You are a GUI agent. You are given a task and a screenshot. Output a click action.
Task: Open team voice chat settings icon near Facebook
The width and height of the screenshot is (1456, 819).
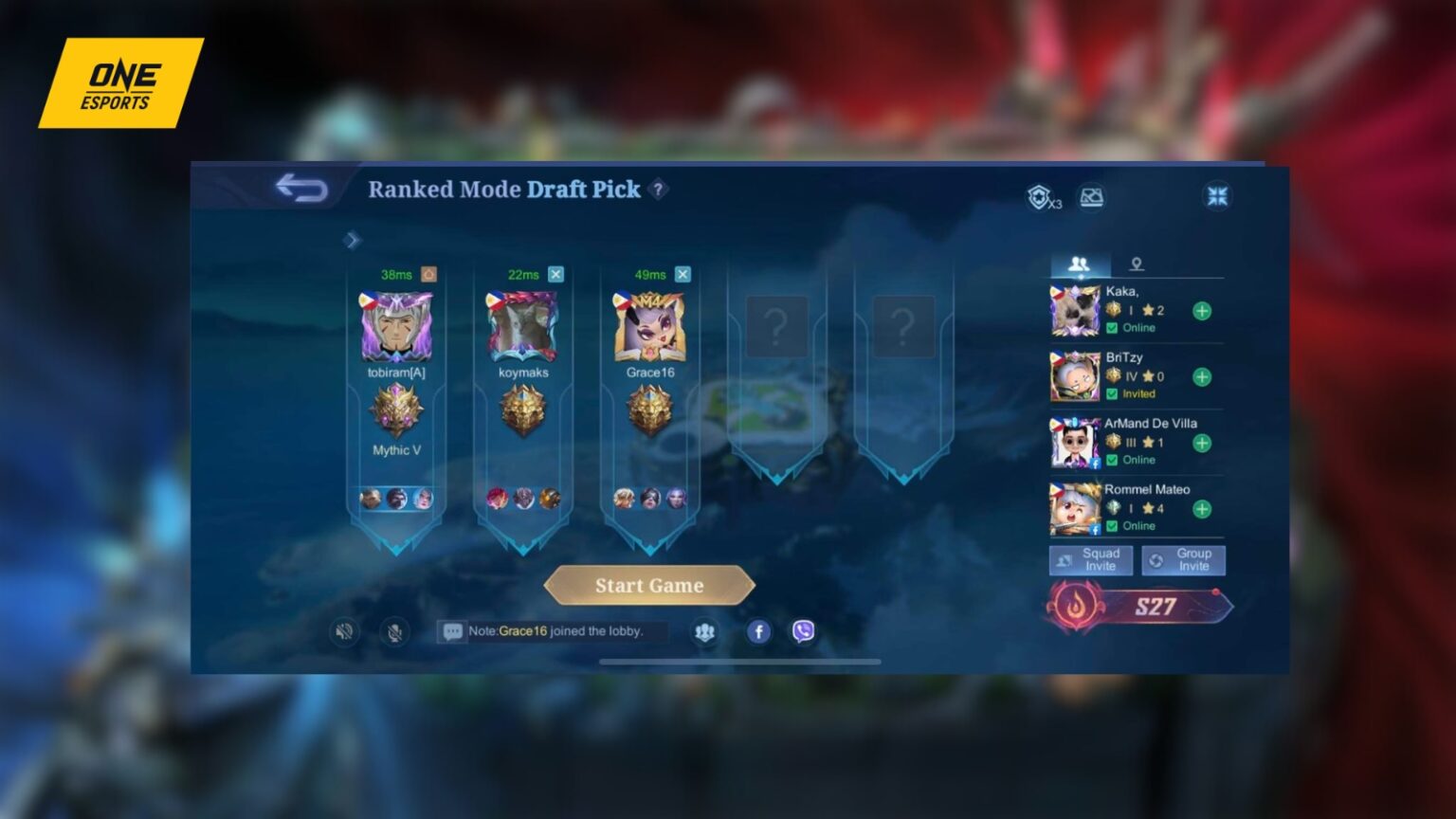pyautogui.click(x=705, y=630)
